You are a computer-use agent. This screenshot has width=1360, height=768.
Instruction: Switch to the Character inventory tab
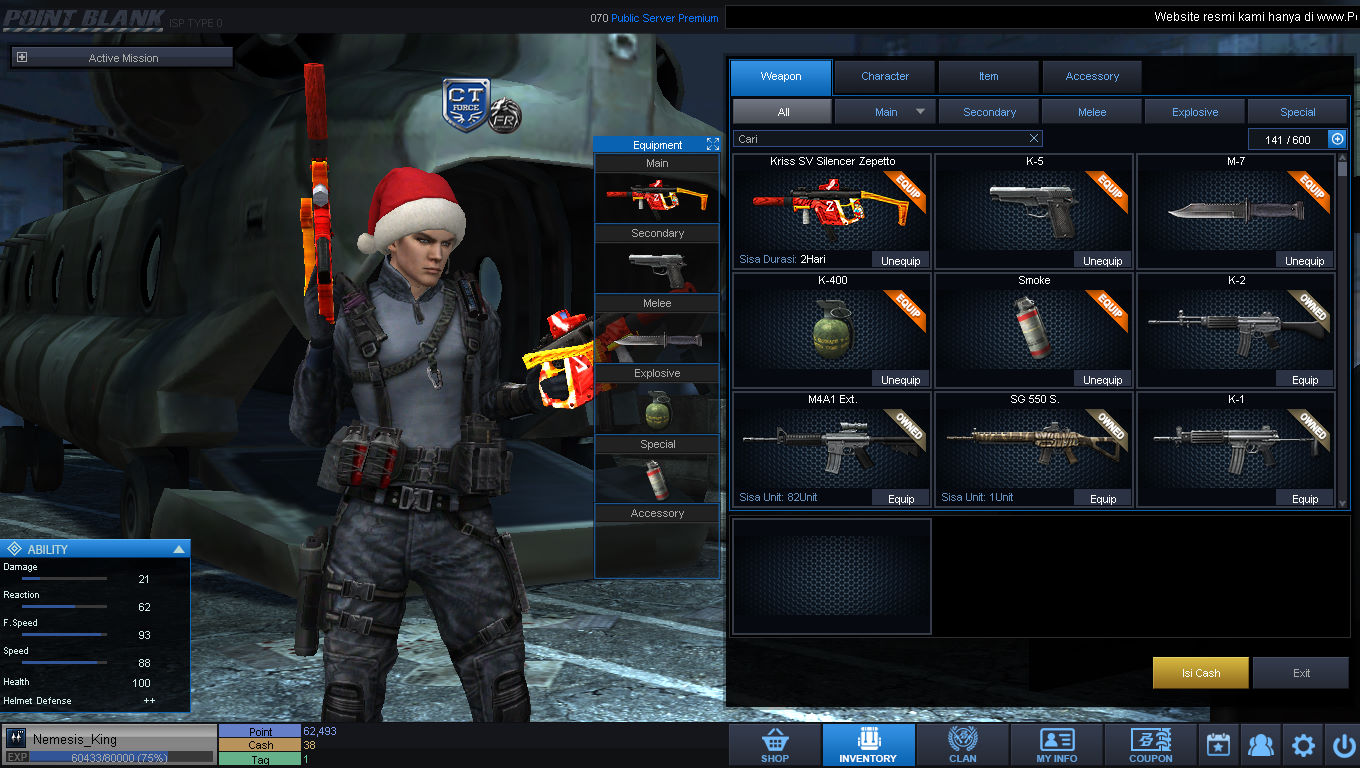[x=885, y=77]
